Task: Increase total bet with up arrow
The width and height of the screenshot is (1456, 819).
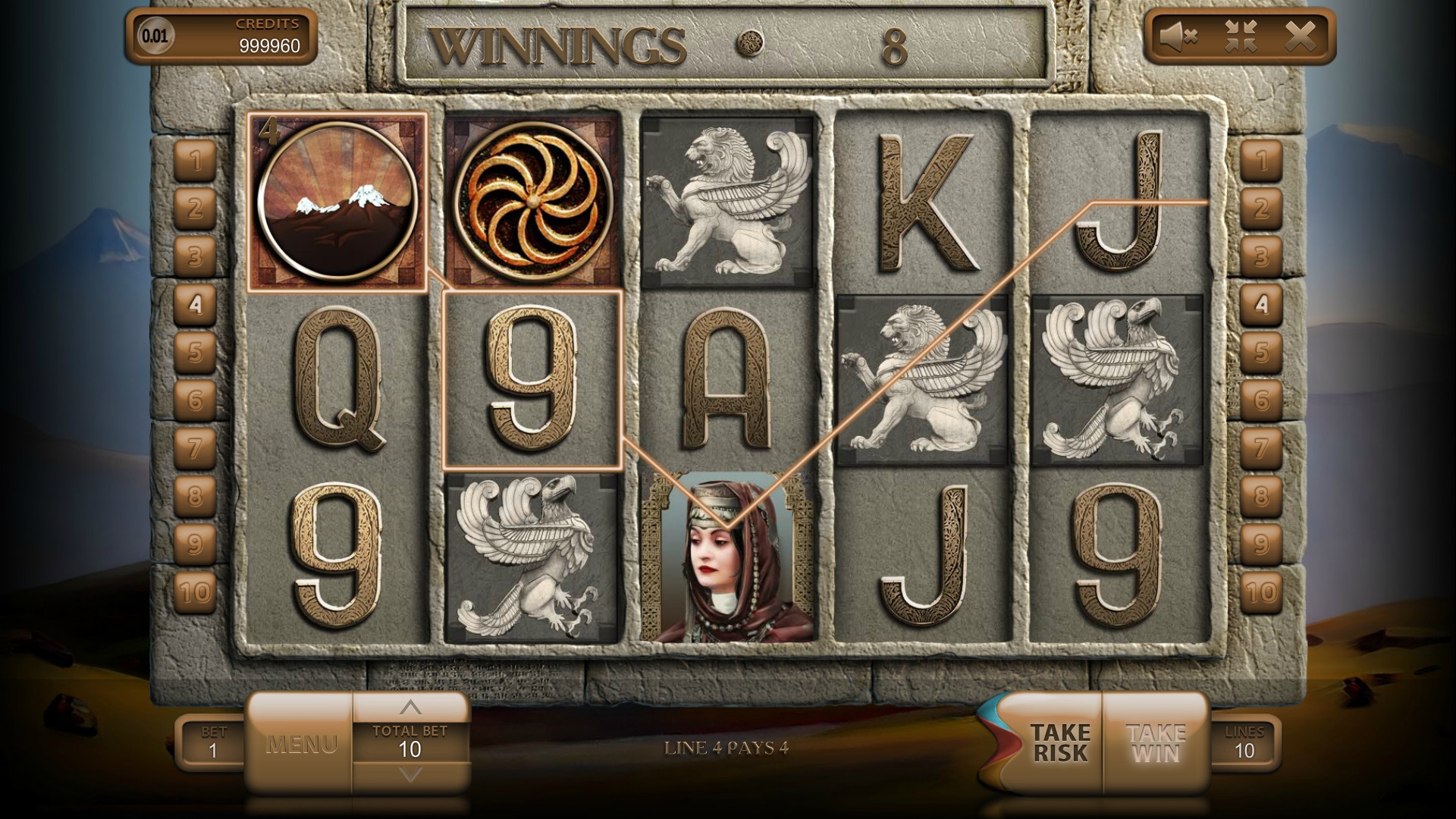Action: (x=410, y=708)
